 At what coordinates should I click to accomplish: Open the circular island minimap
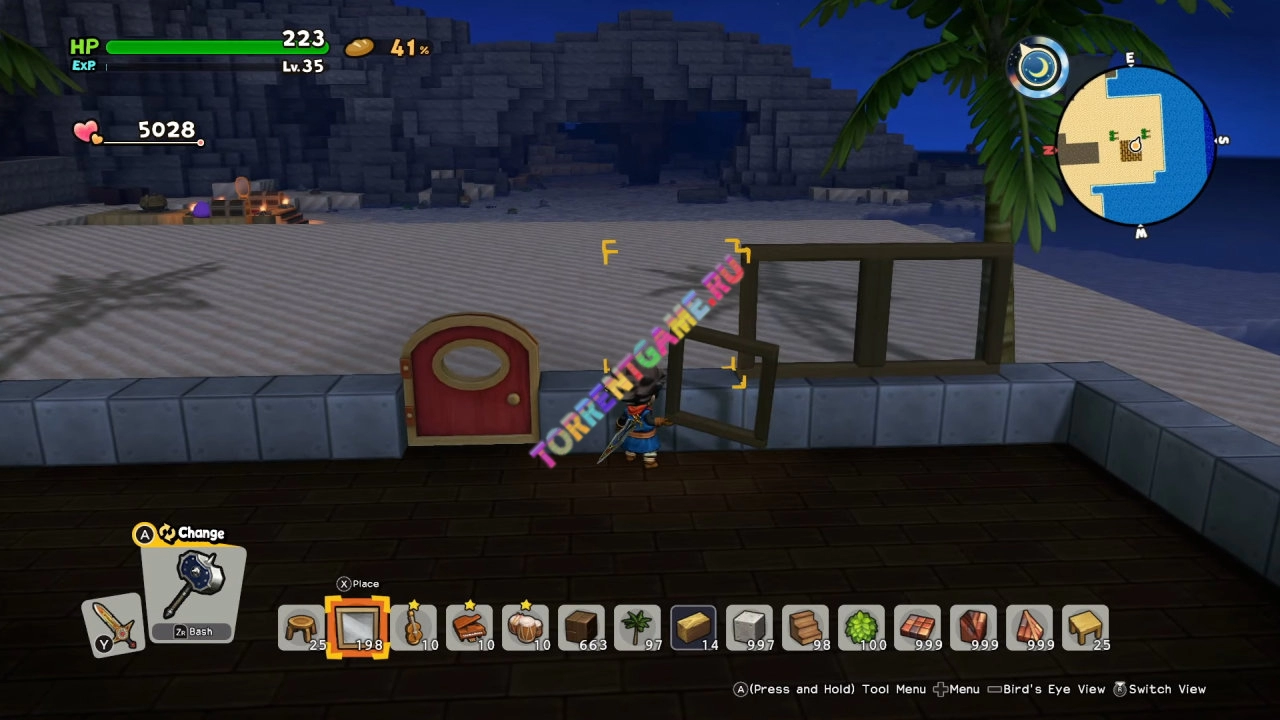[1136, 146]
